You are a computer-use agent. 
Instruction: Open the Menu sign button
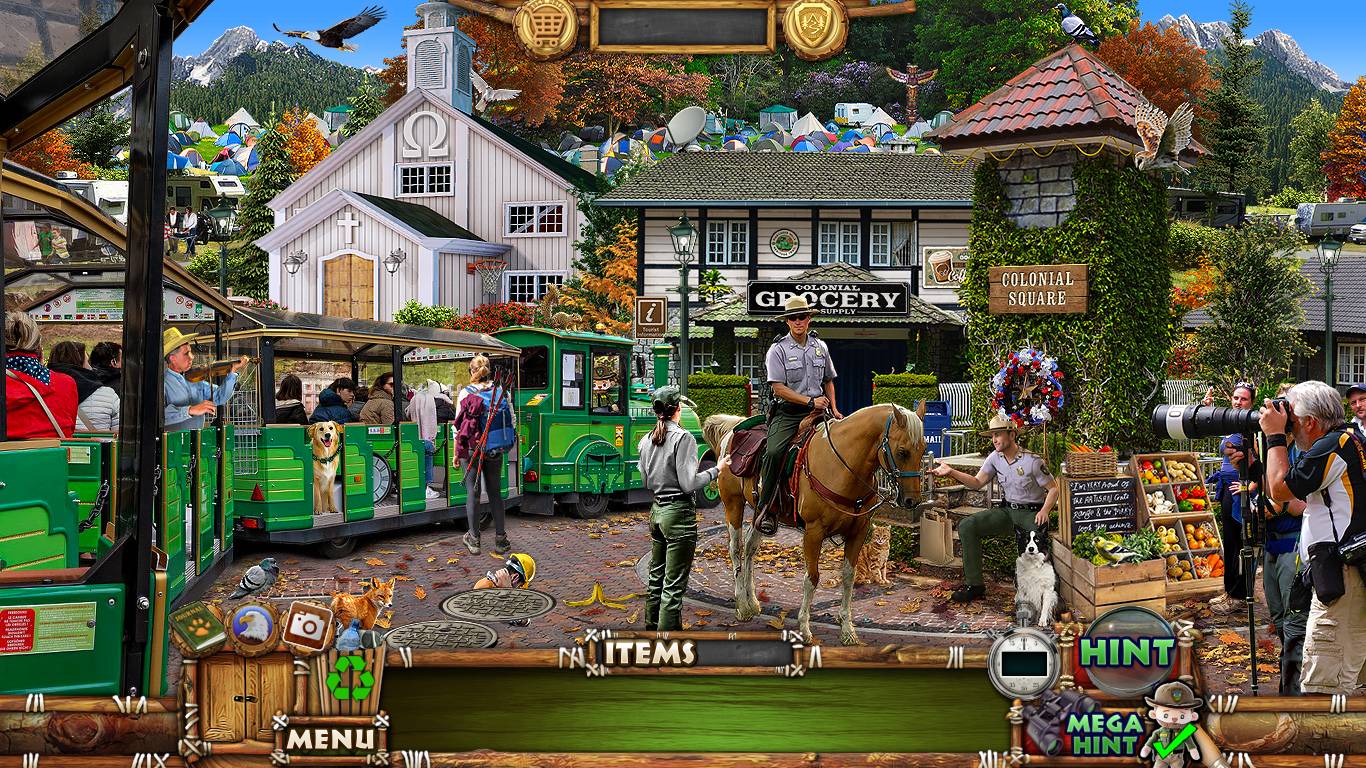click(x=331, y=739)
